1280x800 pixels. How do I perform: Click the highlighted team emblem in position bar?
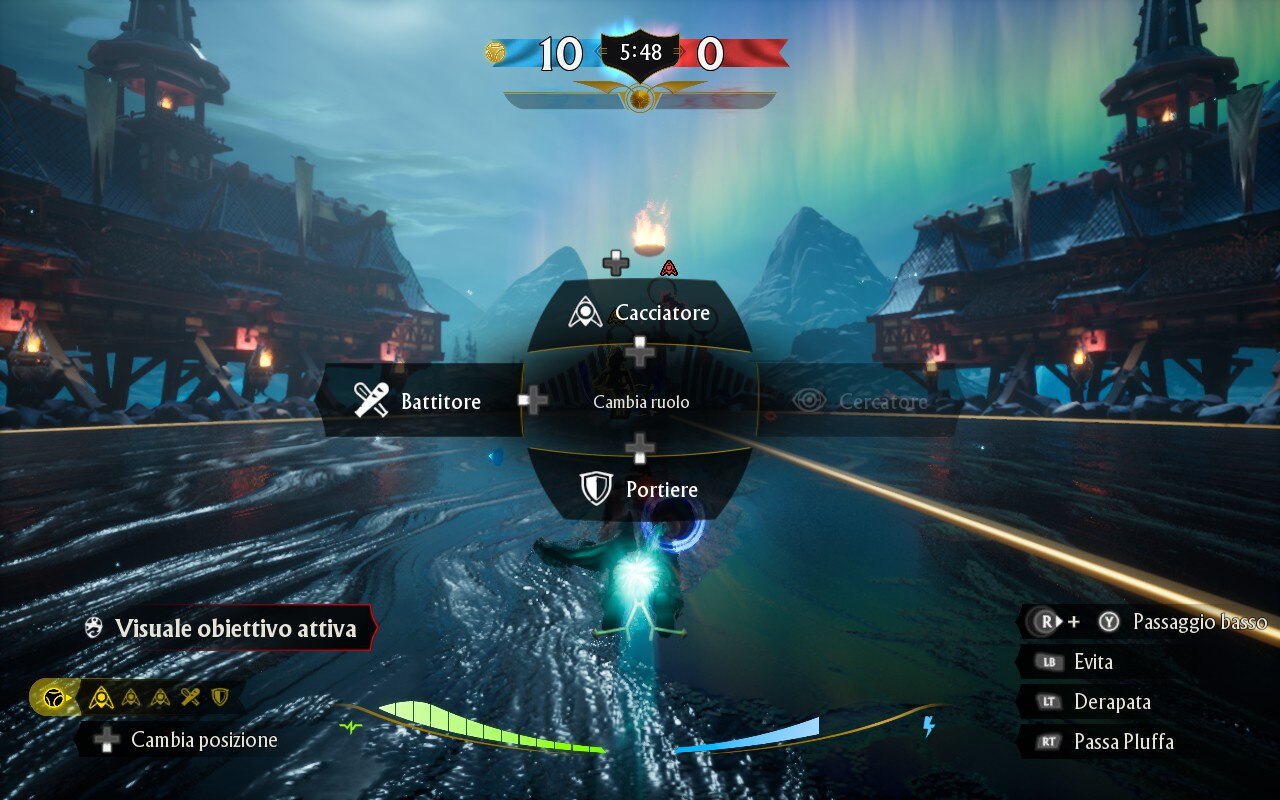point(54,697)
